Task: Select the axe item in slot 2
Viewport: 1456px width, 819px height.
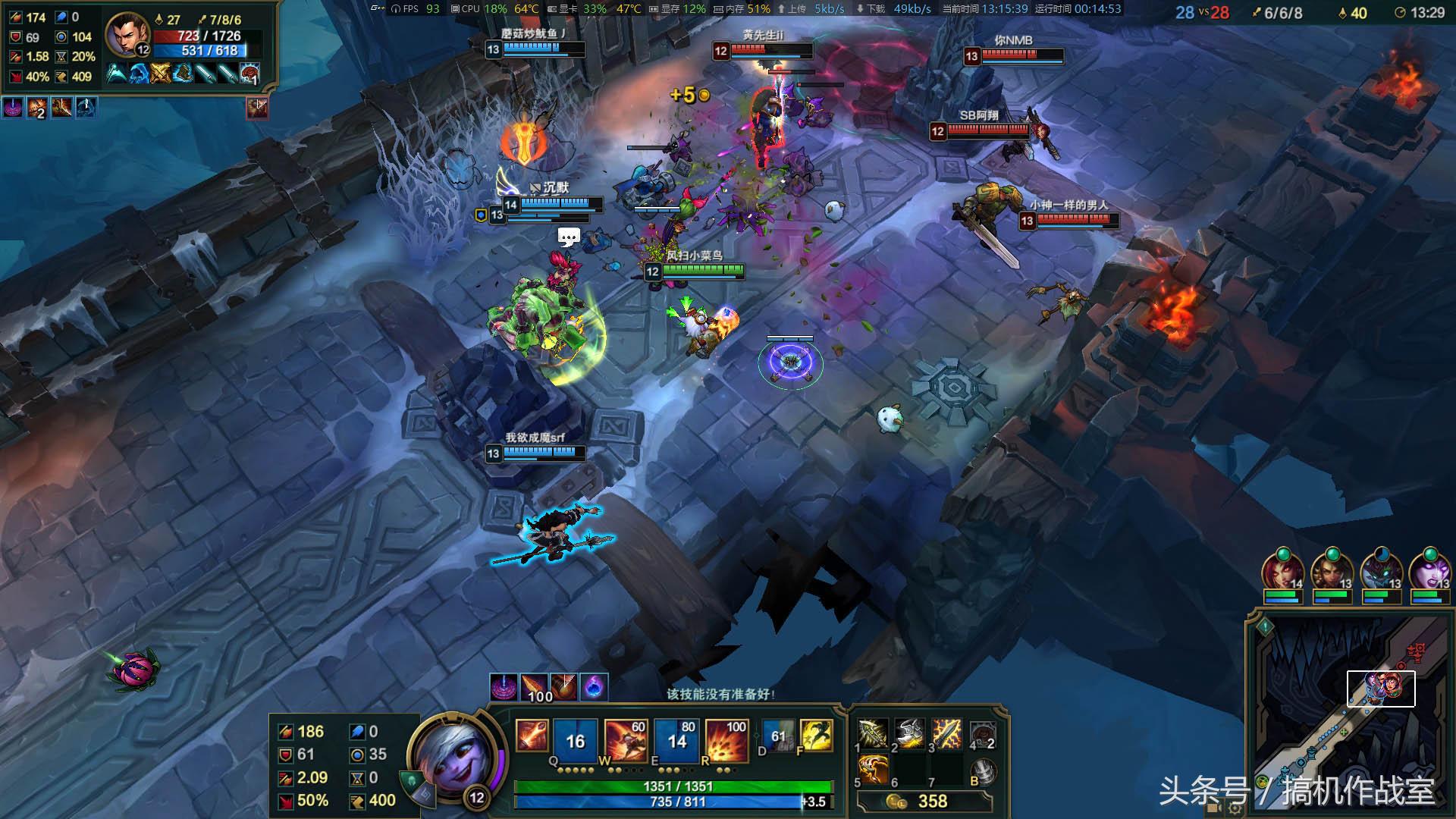Action: coord(910,734)
